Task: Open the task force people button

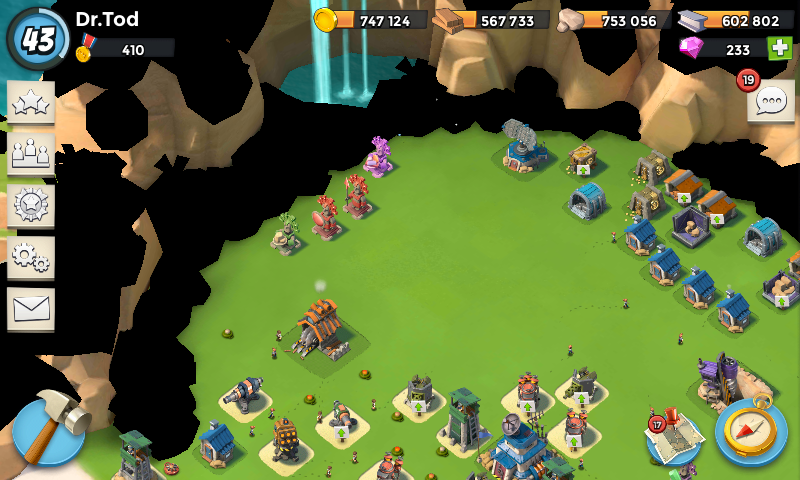Action: pos(31,155)
